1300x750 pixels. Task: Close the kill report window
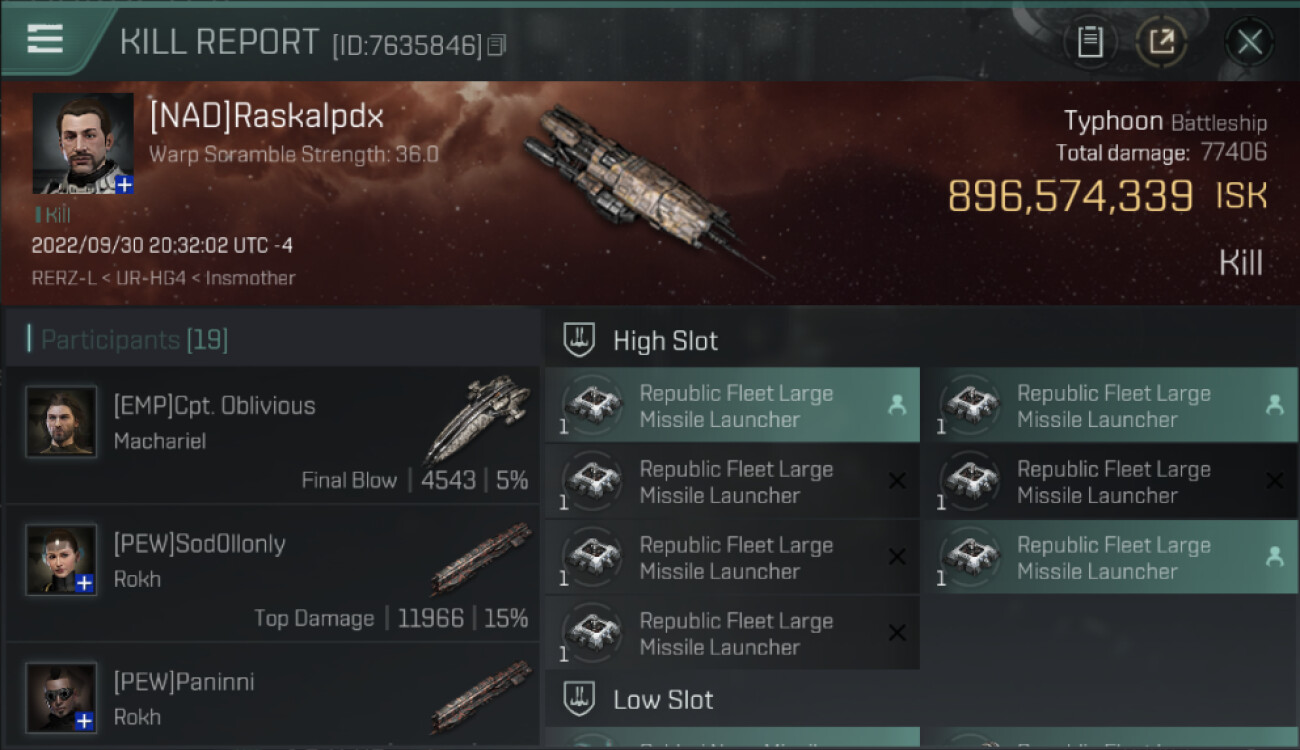point(1249,42)
